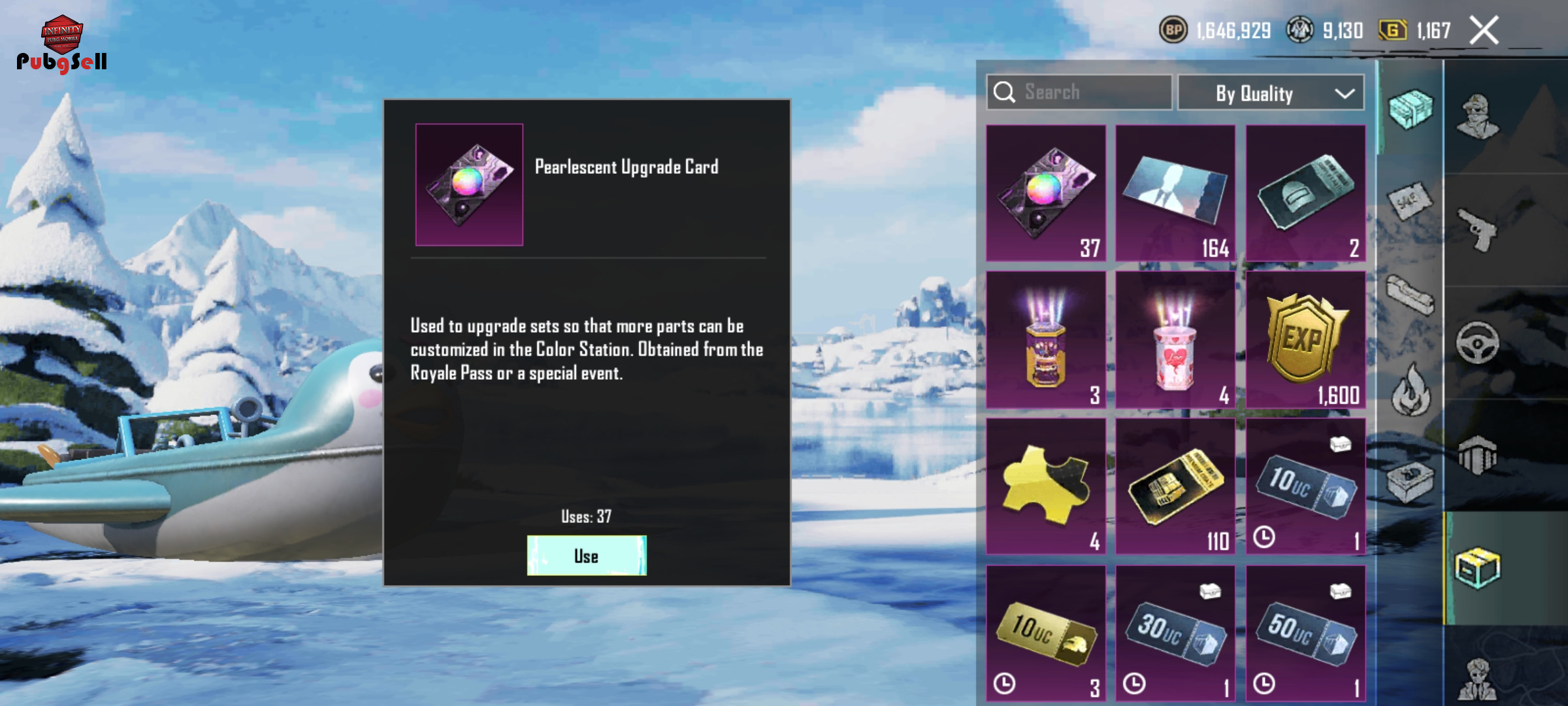Select the EXP badge item slot
The image size is (1568, 706).
[1305, 340]
